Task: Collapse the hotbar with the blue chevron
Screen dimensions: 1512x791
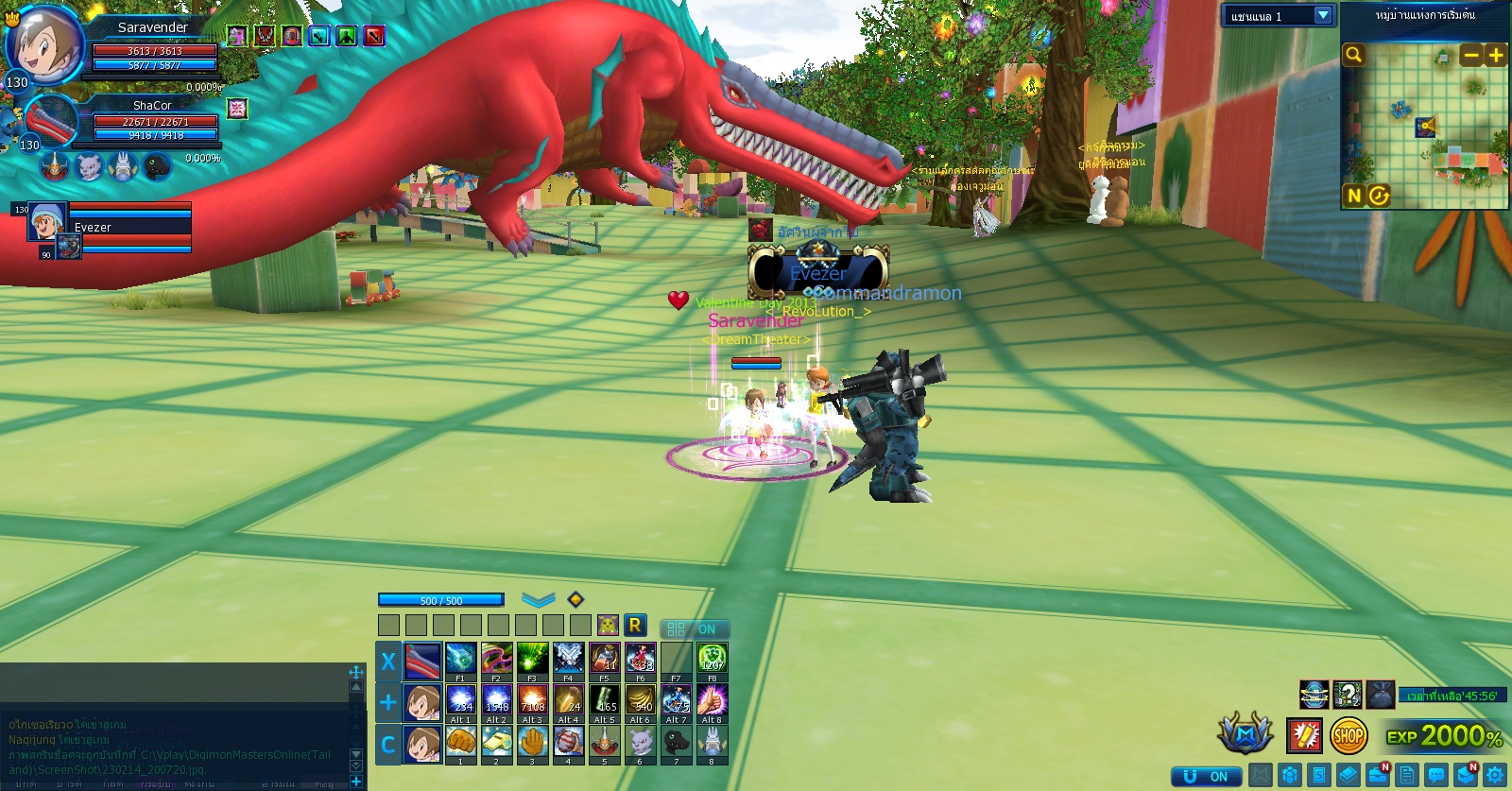Action: coord(538,600)
